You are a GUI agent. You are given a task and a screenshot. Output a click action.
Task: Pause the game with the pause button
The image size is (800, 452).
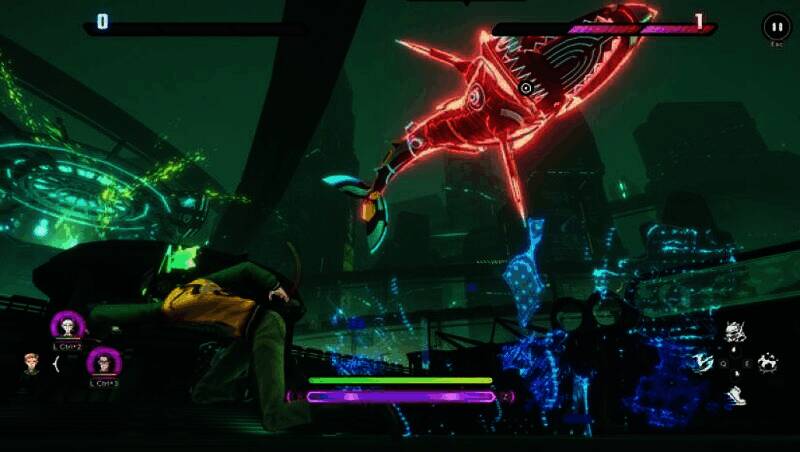click(x=776, y=26)
